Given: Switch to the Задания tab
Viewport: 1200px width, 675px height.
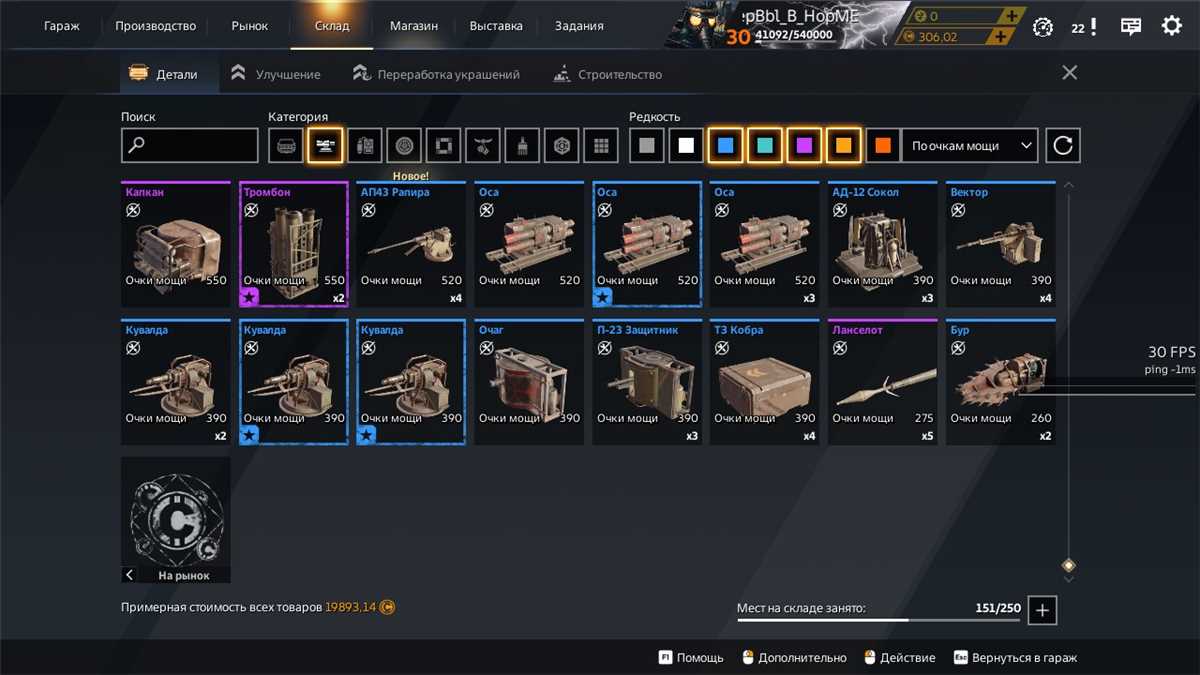Looking at the screenshot, I should [x=579, y=26].
